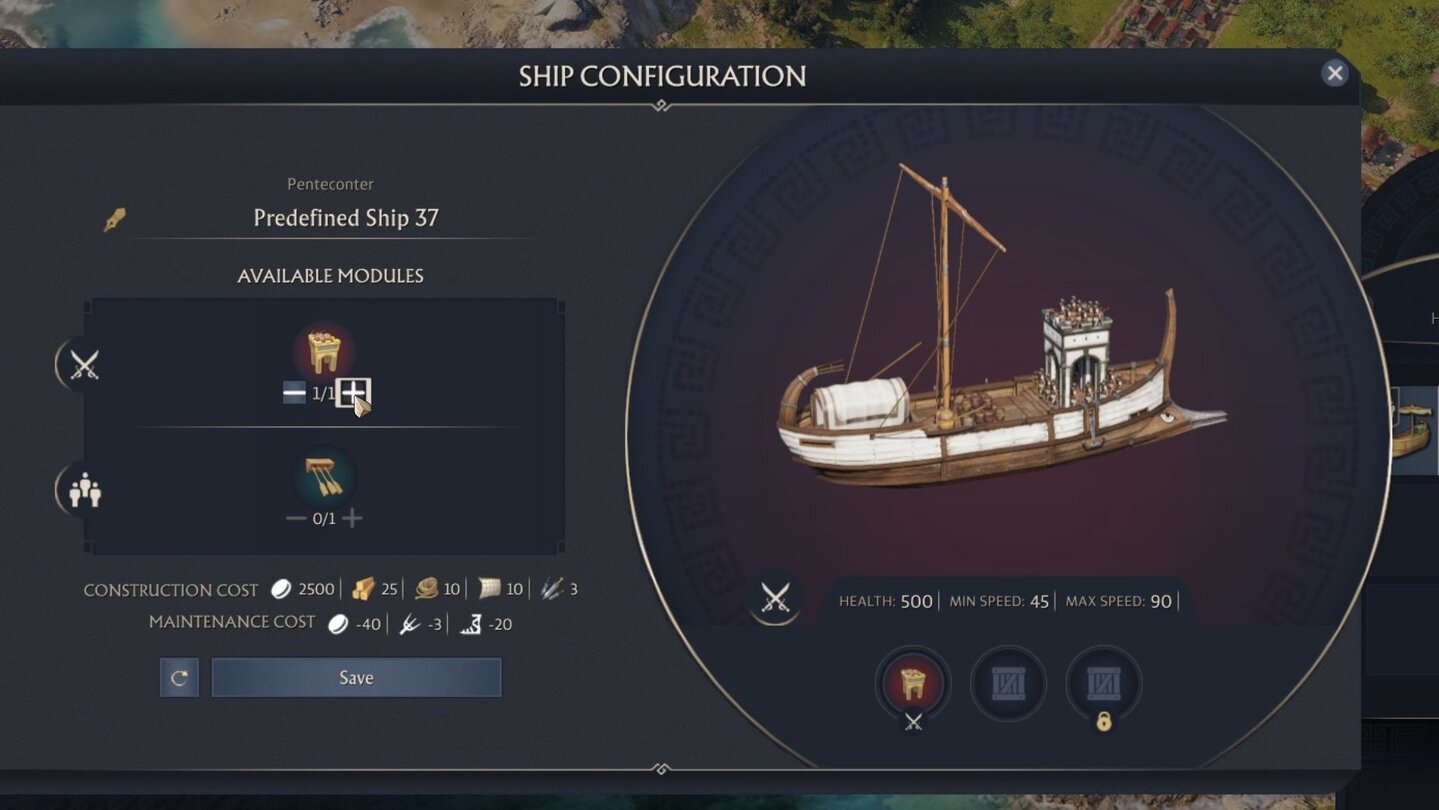Close the Ship Configuration window
This screenshot has height=810, width=1439.
coord(1334,73)
